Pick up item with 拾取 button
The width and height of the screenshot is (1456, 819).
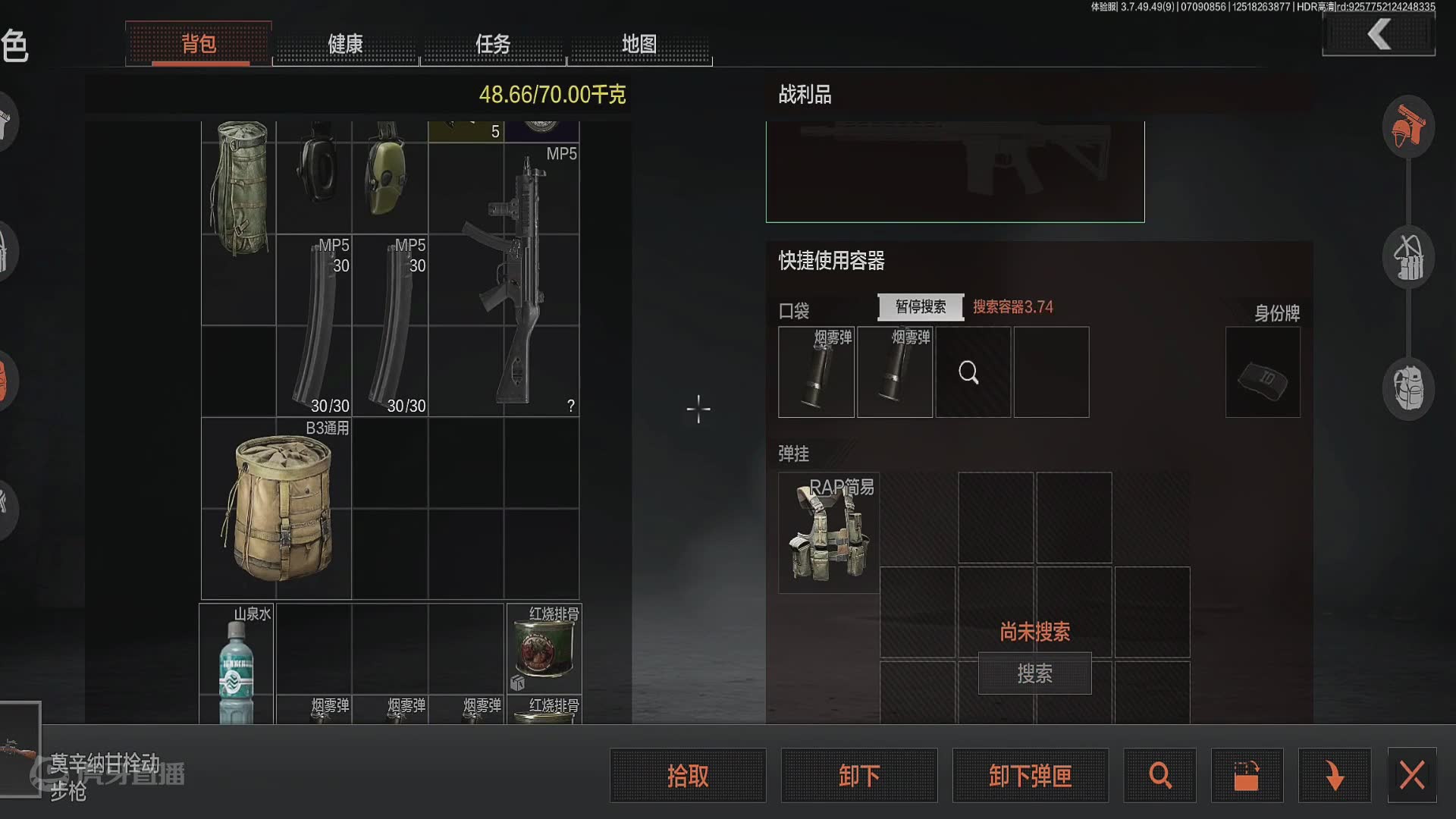(688, 776)
